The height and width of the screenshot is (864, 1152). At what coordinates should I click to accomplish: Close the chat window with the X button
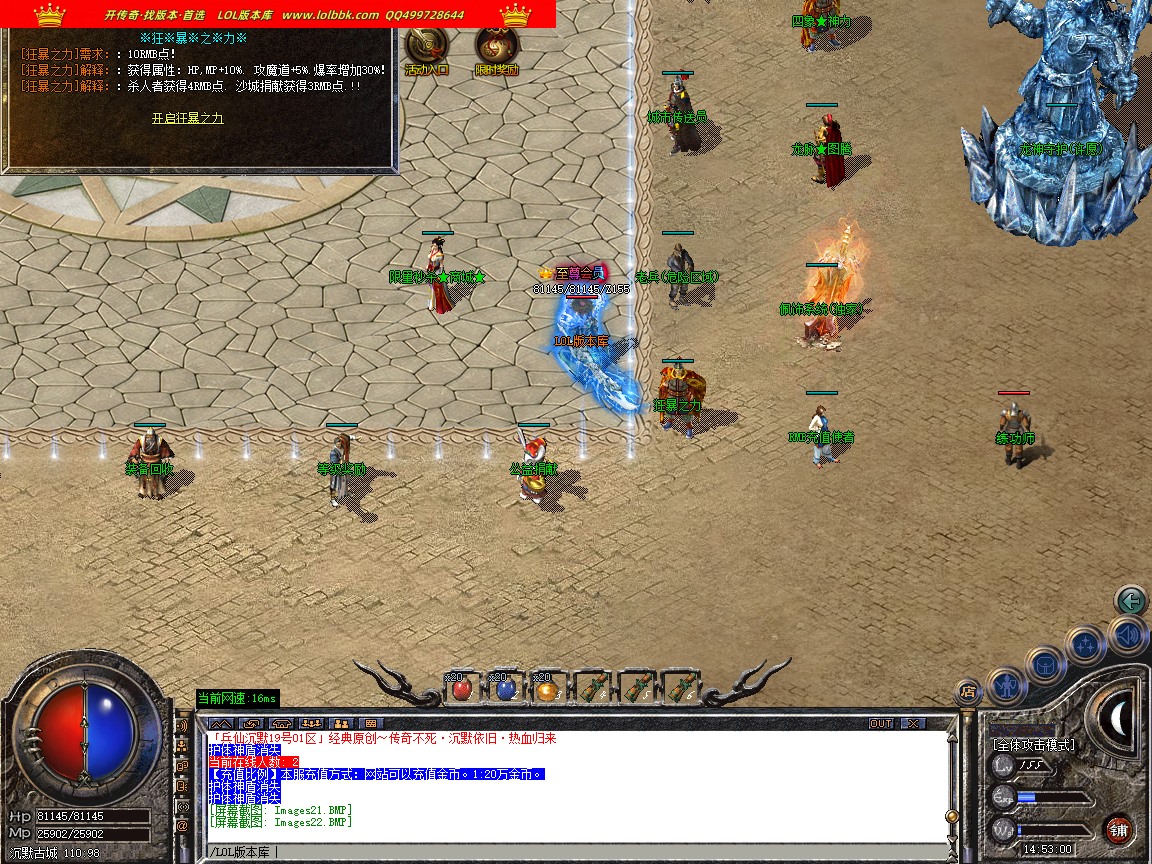point(912,723)
